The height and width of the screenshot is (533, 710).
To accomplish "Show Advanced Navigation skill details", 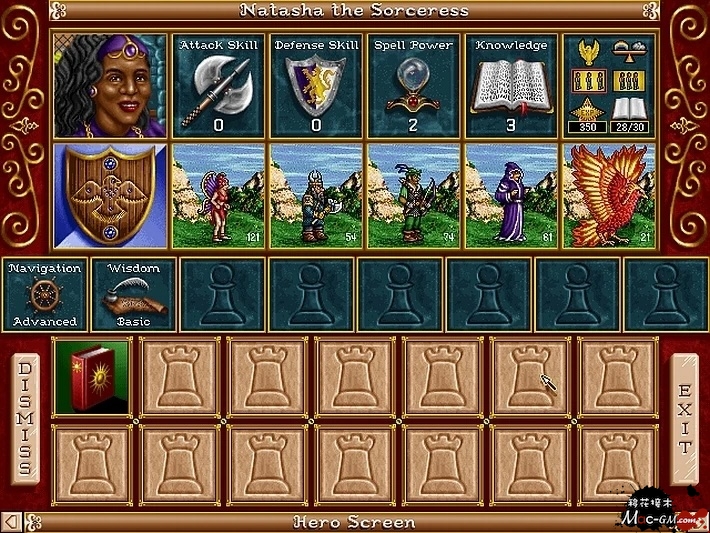I will click(x=44, y=294).
